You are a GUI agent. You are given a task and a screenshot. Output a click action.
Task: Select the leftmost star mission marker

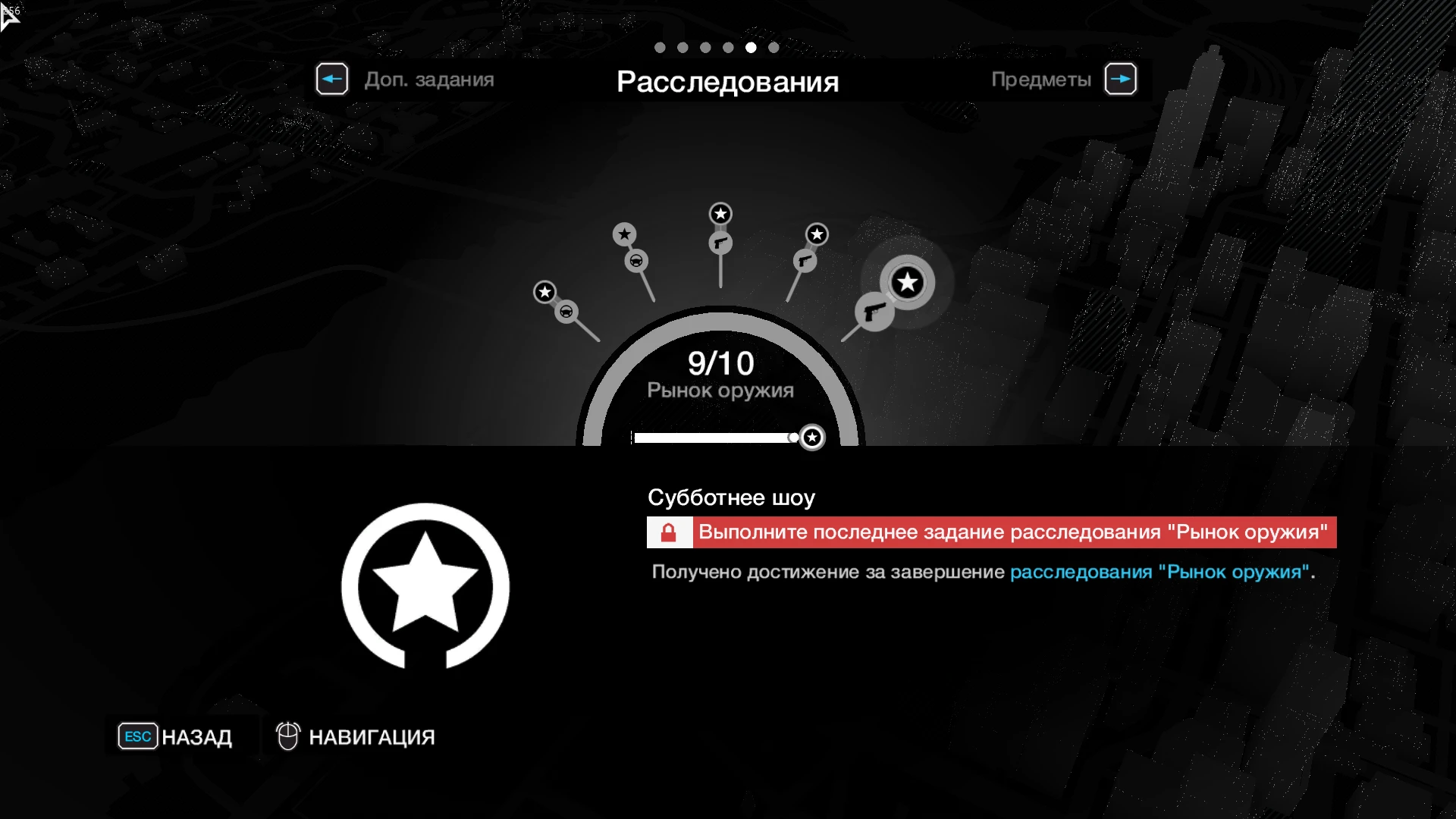click(545, 291)
